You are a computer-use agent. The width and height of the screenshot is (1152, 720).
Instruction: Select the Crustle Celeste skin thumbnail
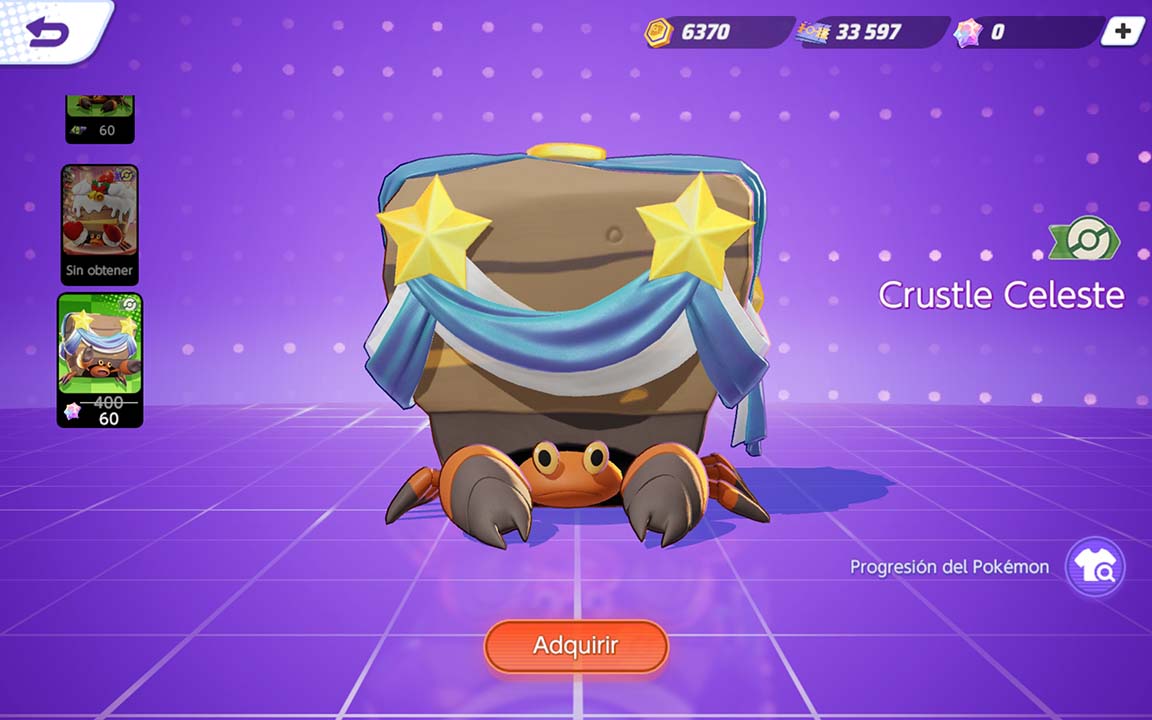[100, 359]
